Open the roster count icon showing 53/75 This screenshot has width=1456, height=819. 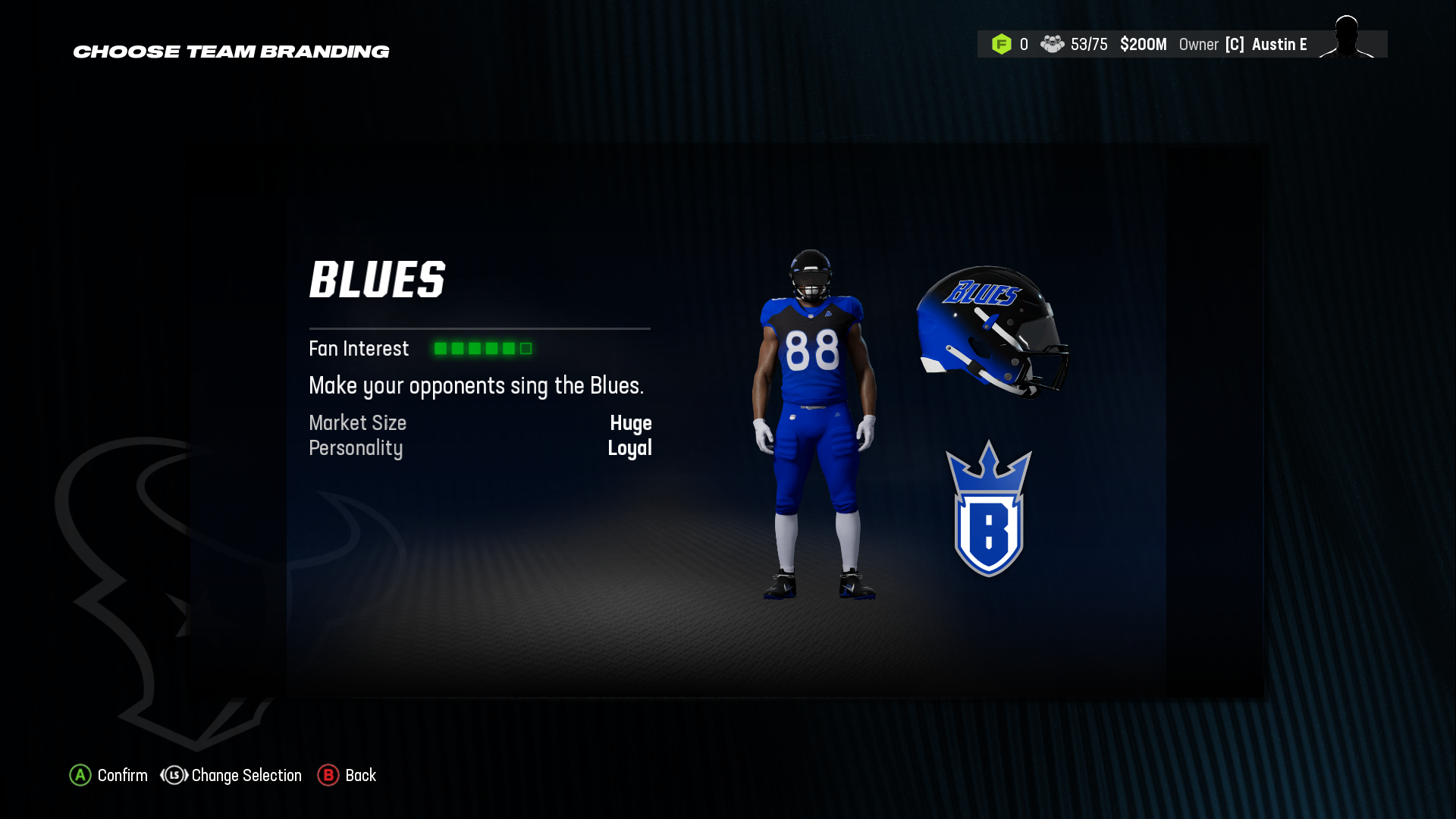pyautogui.click(x=1051, y=44)
